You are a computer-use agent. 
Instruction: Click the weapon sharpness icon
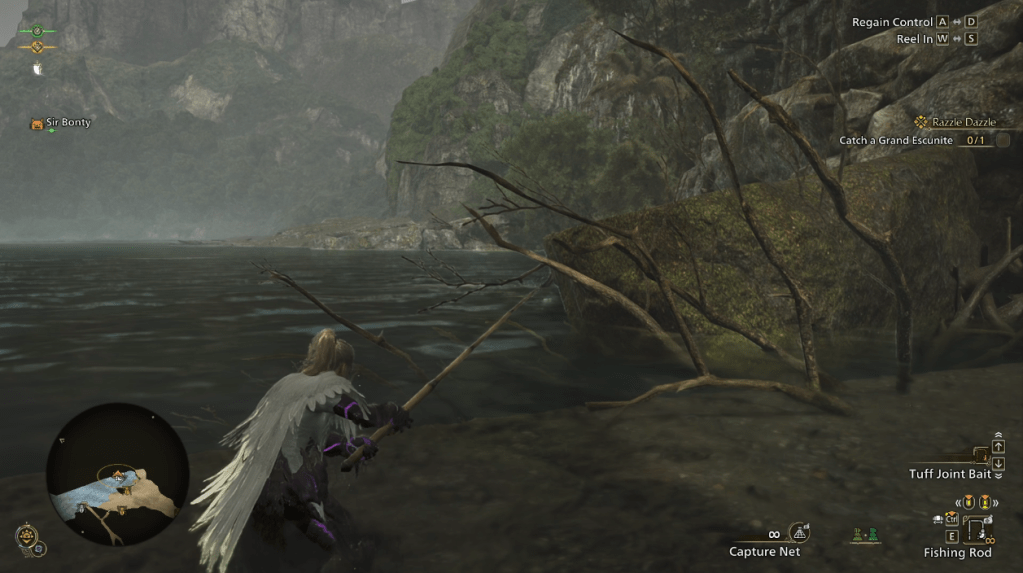tap(37, 68)
